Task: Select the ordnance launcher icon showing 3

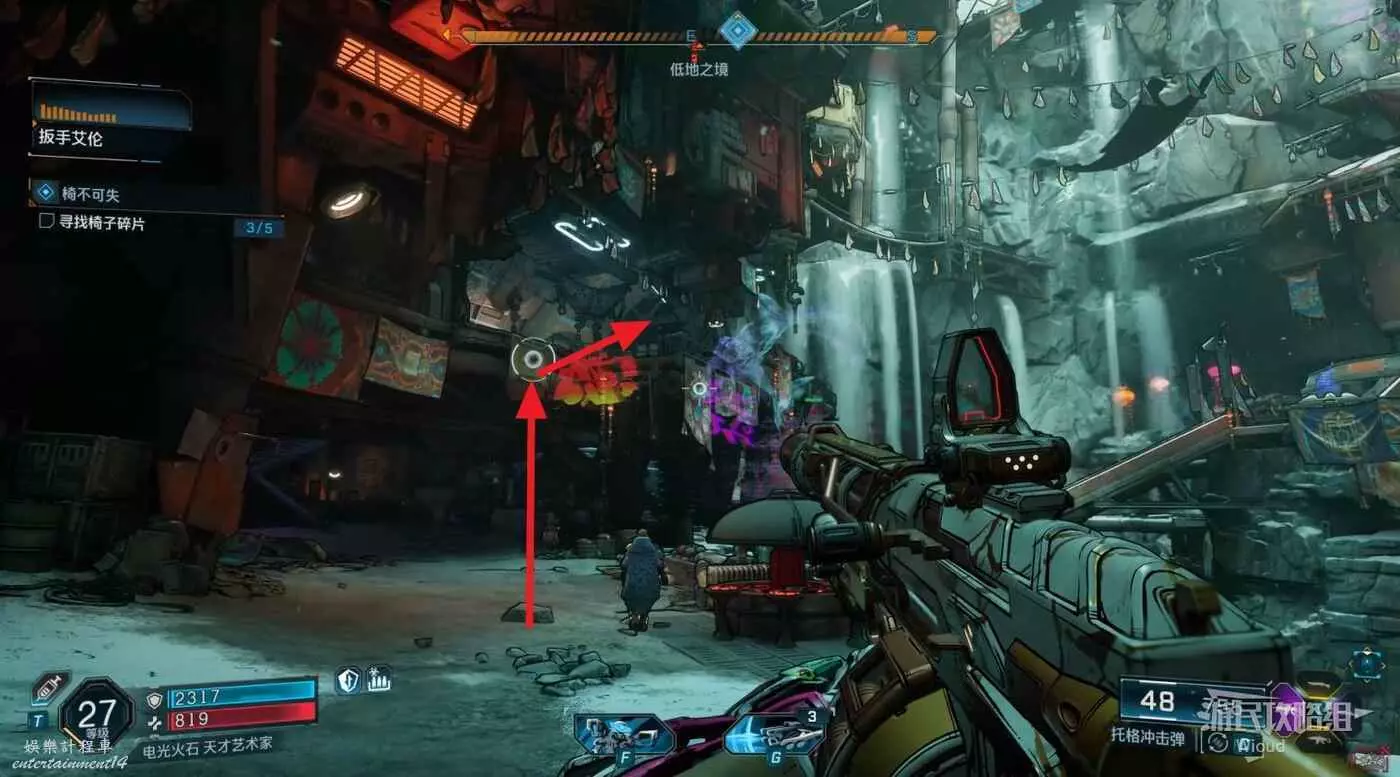Action: 776,736
